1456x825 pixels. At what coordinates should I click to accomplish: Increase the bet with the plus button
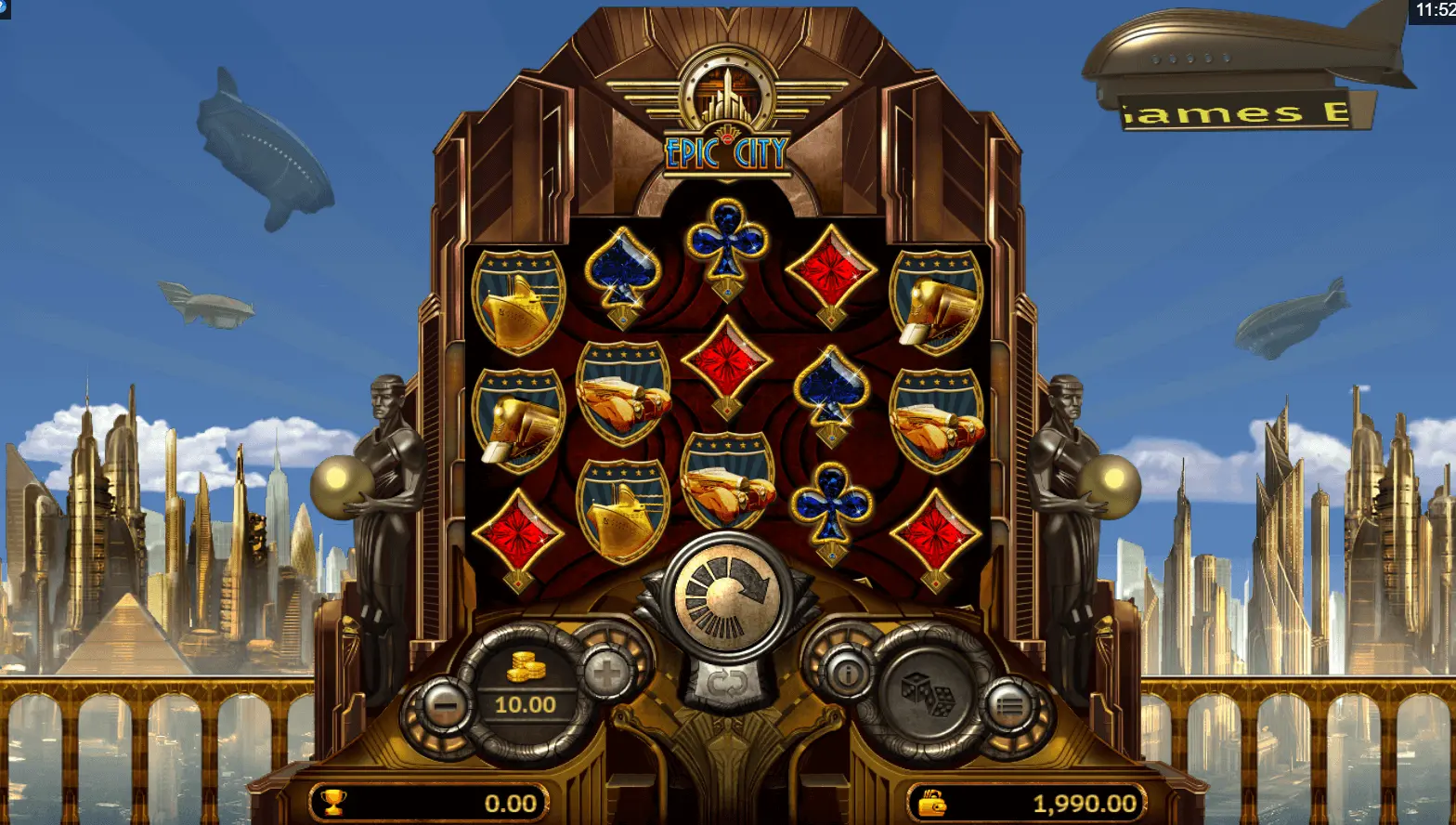(608, 674)
